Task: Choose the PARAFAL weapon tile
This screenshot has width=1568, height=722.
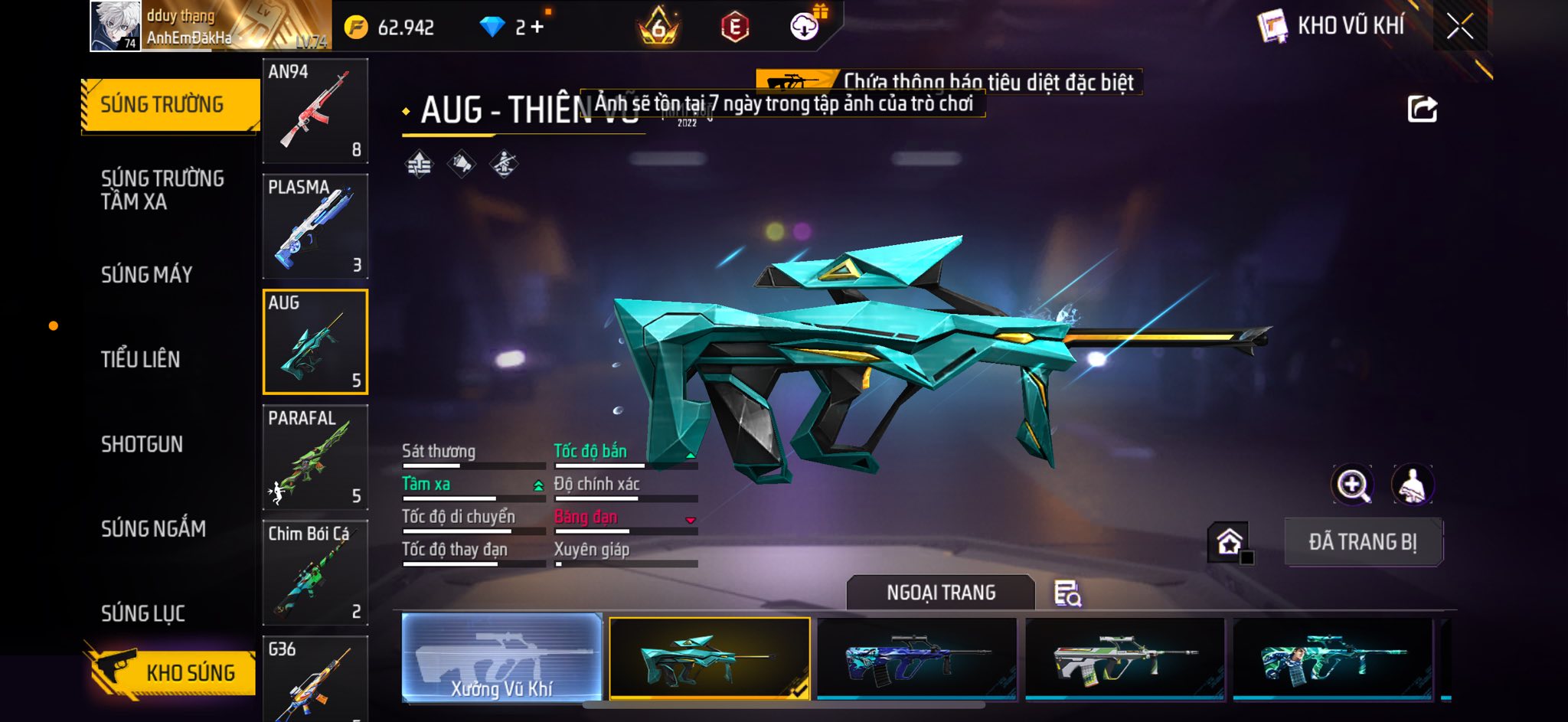Action: click(315, 457)
